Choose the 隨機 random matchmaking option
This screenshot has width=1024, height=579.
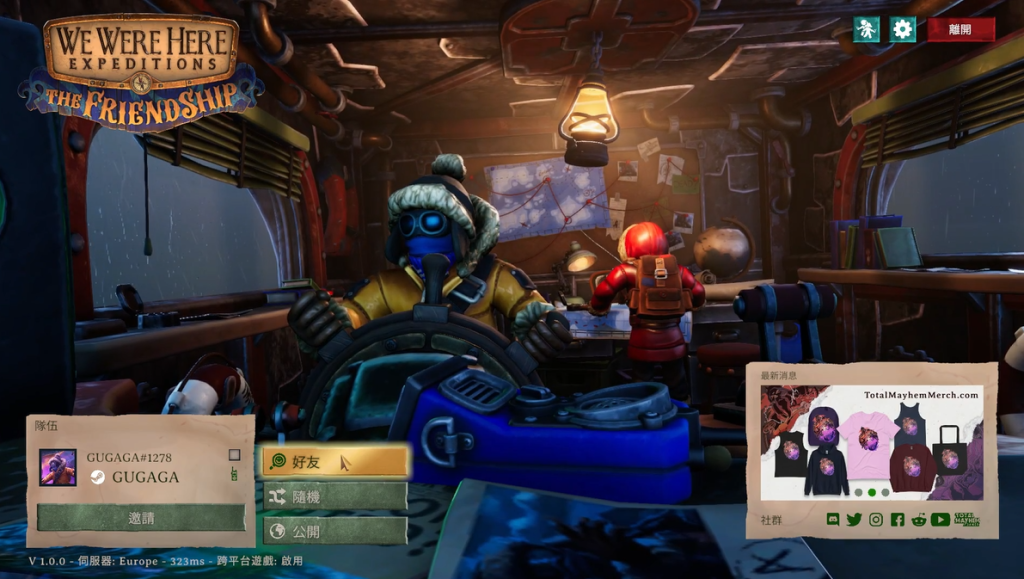pos(336,496)
